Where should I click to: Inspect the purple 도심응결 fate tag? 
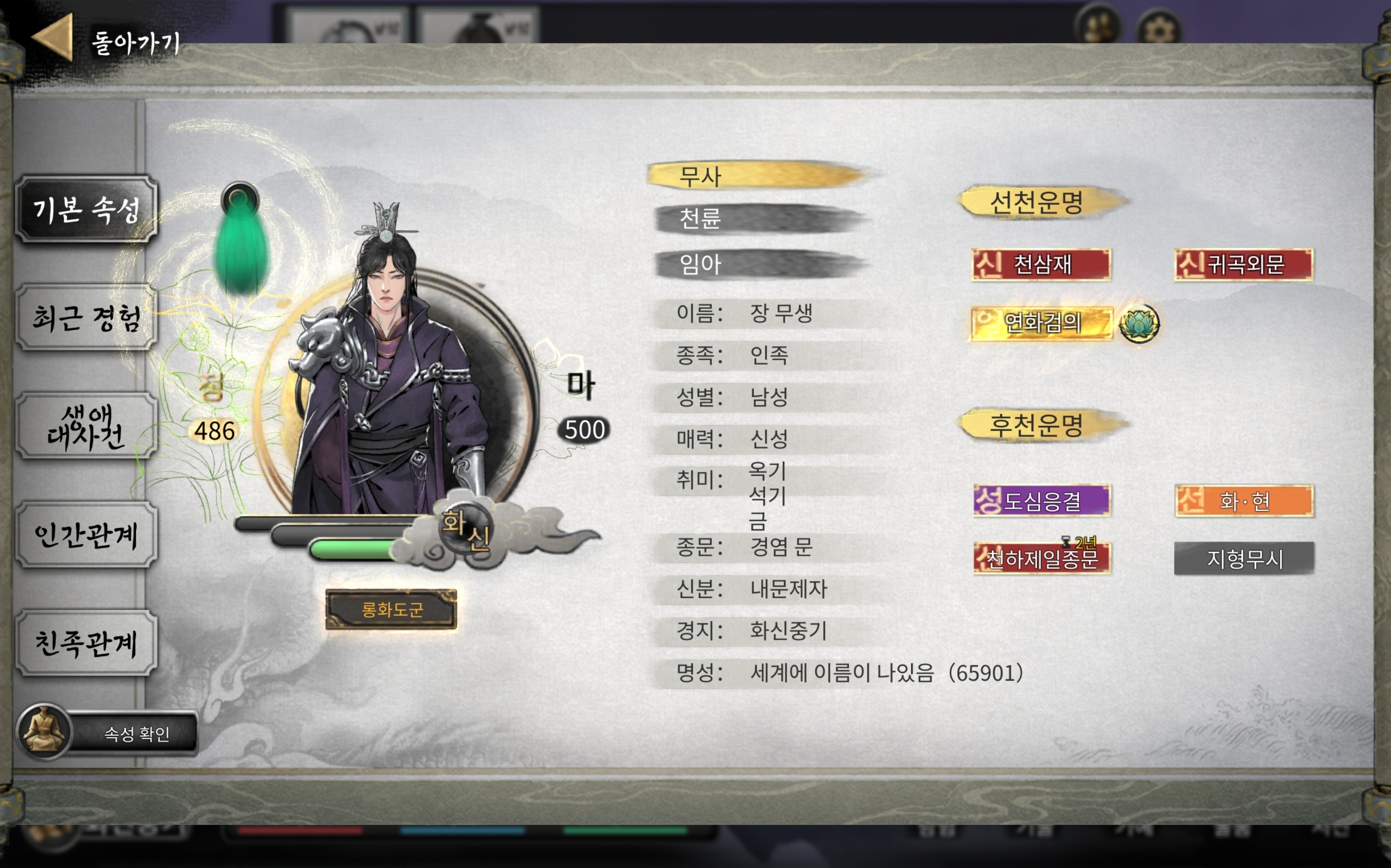[x=1042, y=501]
